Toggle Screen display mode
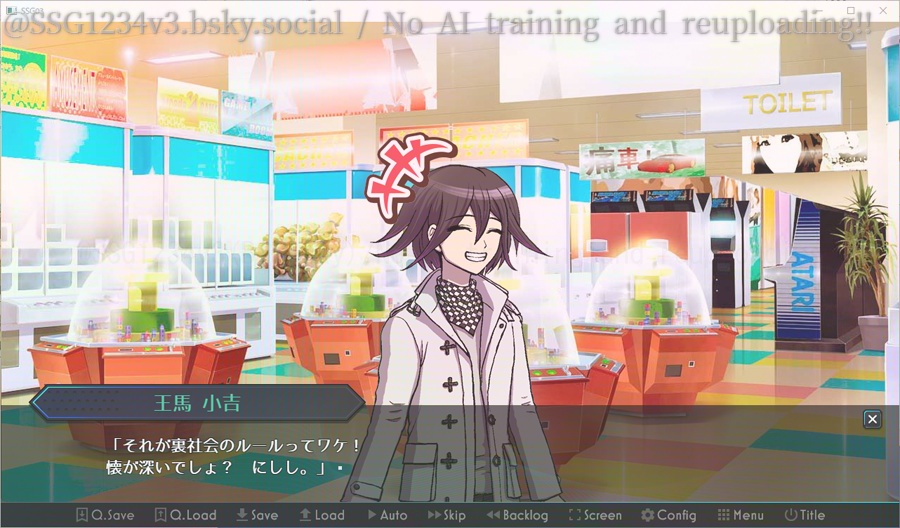The width and height of the screenshot is (900, 528). [x=595, y=515]
